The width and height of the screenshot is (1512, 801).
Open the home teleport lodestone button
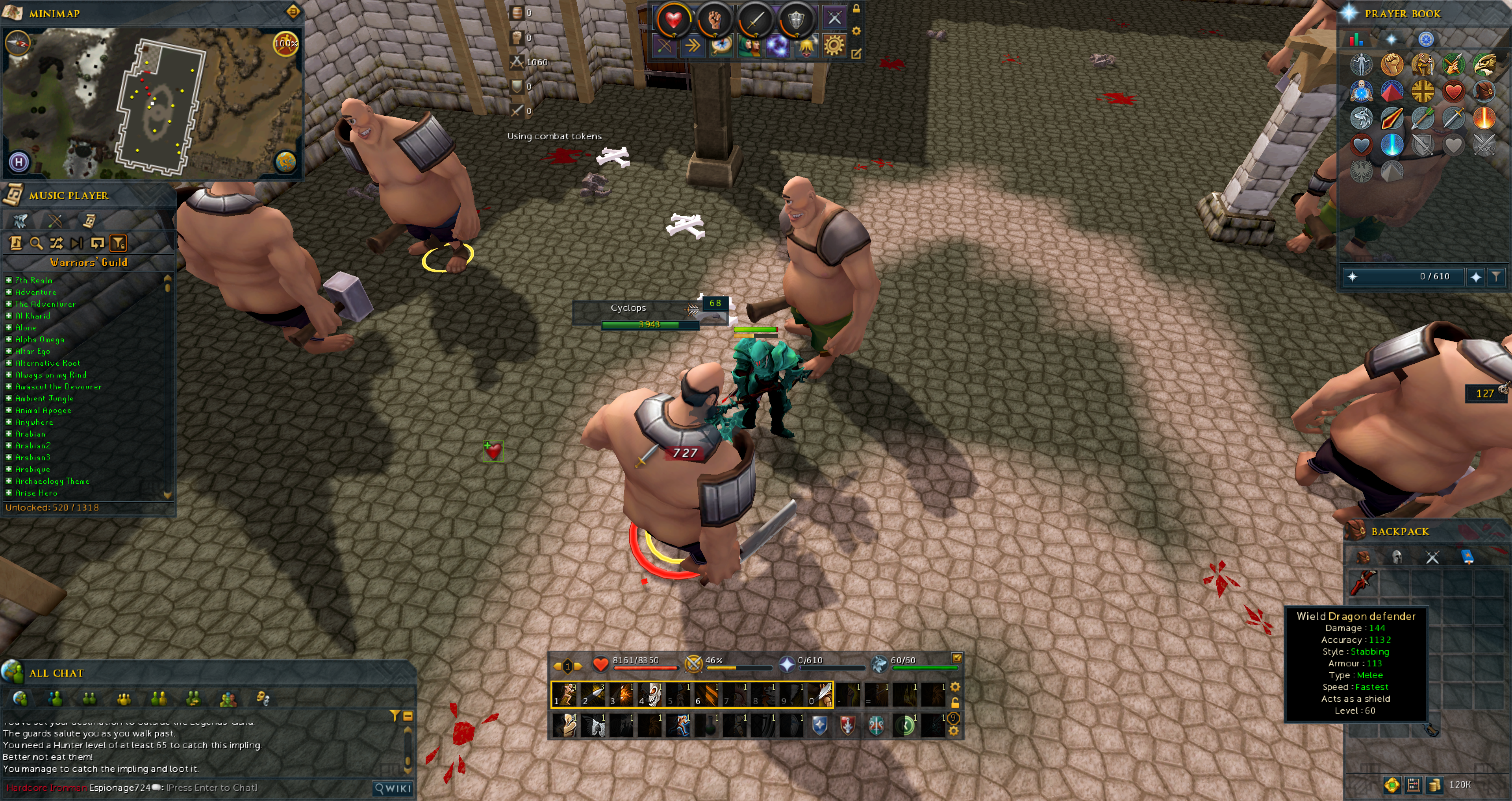(x=19, y=161)
